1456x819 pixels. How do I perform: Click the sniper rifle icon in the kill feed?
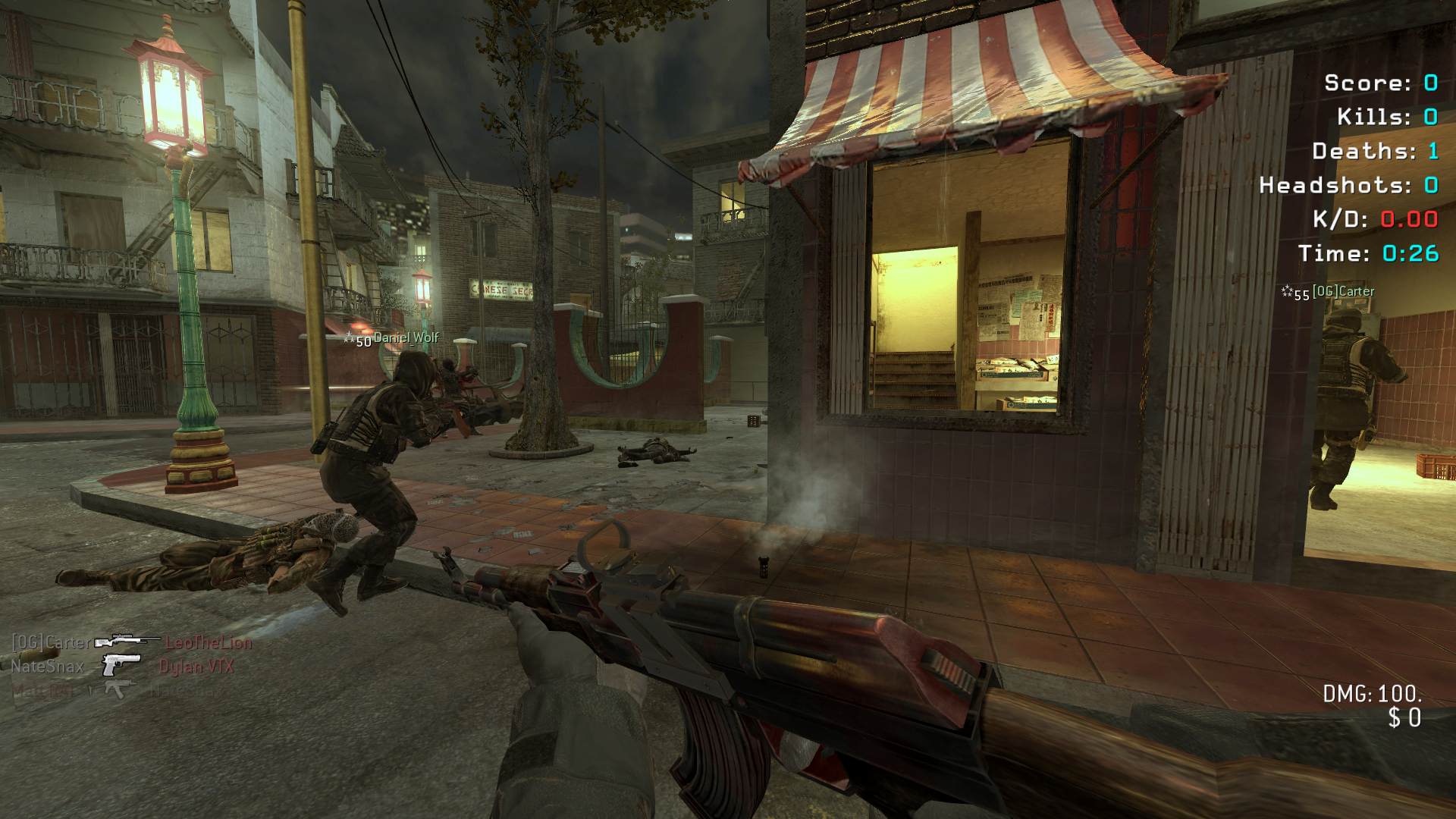[x=127, y=642]
